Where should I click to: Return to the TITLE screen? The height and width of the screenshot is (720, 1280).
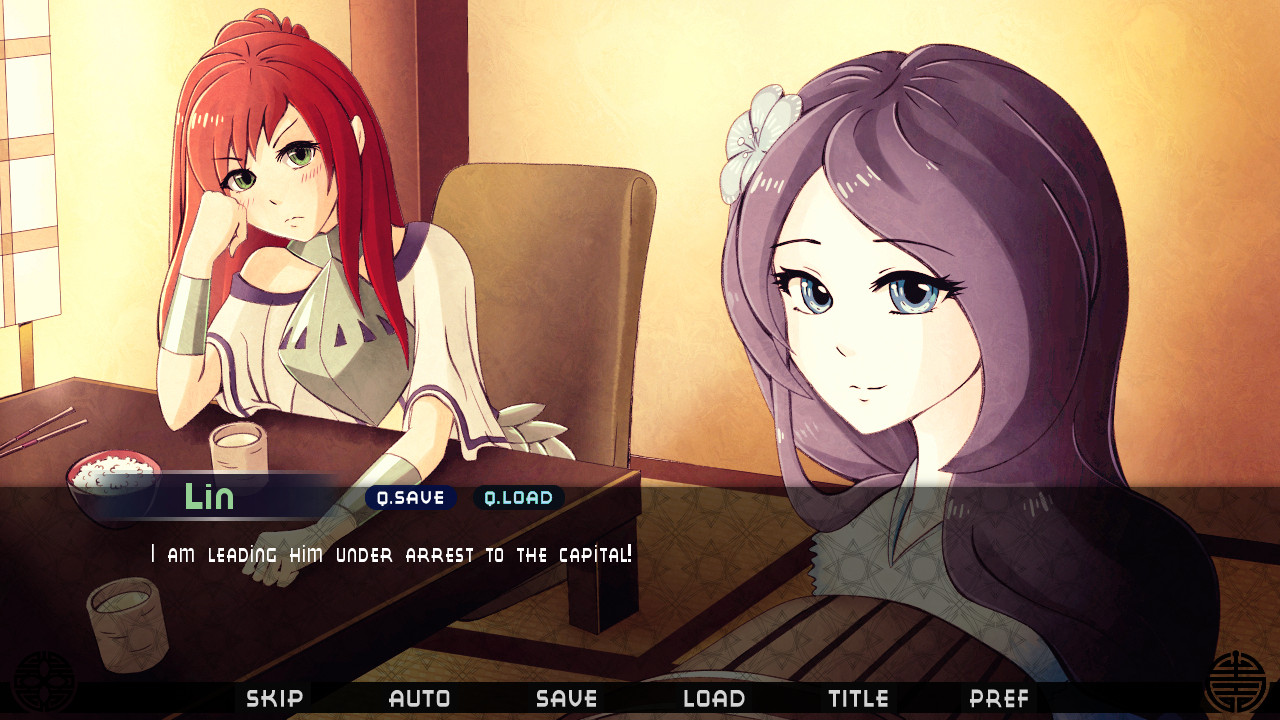[858, 698]
